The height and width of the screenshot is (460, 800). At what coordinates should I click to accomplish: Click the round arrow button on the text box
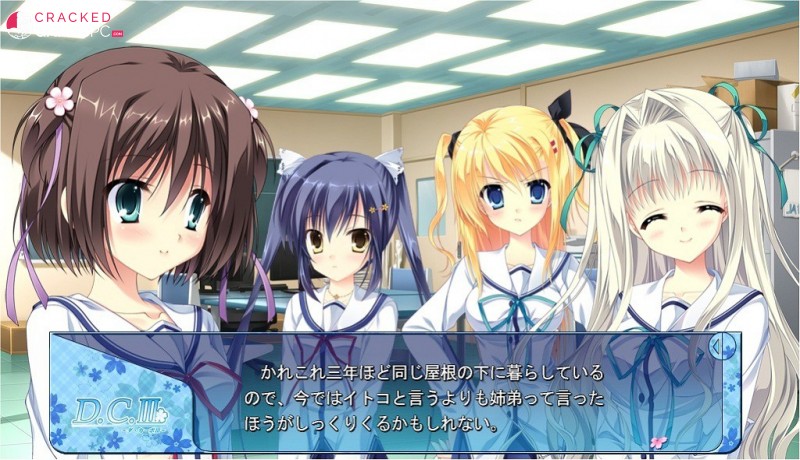point(717,346)
